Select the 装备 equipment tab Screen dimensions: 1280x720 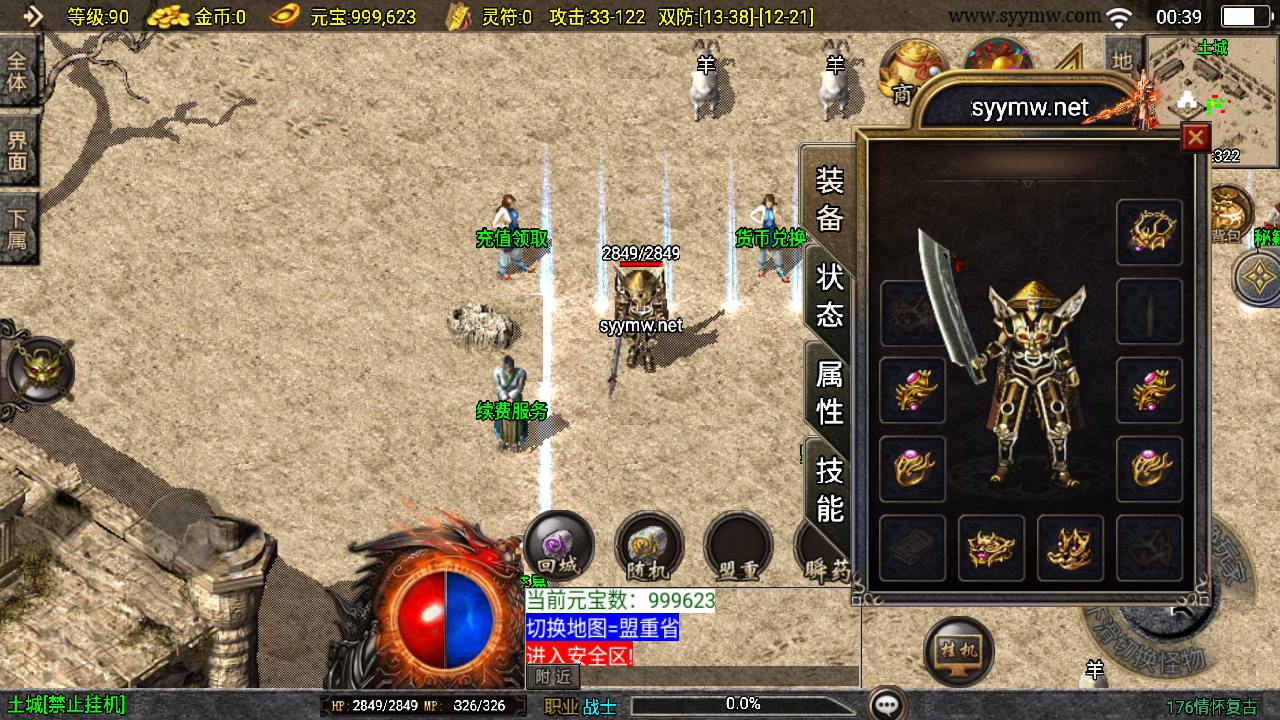click(830, 199)
